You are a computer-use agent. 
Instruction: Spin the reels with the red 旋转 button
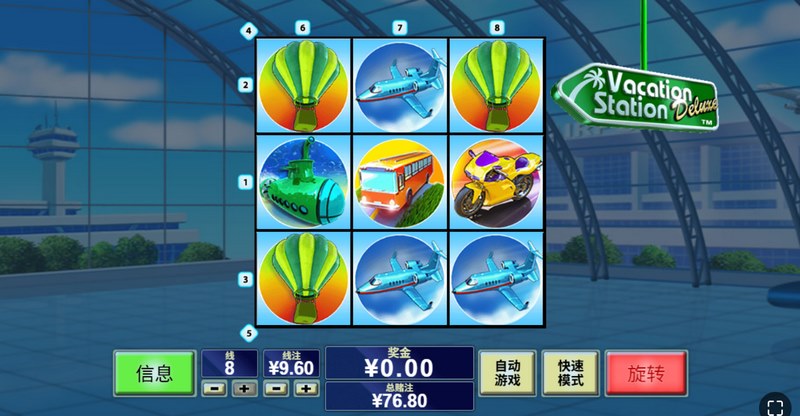646,374
